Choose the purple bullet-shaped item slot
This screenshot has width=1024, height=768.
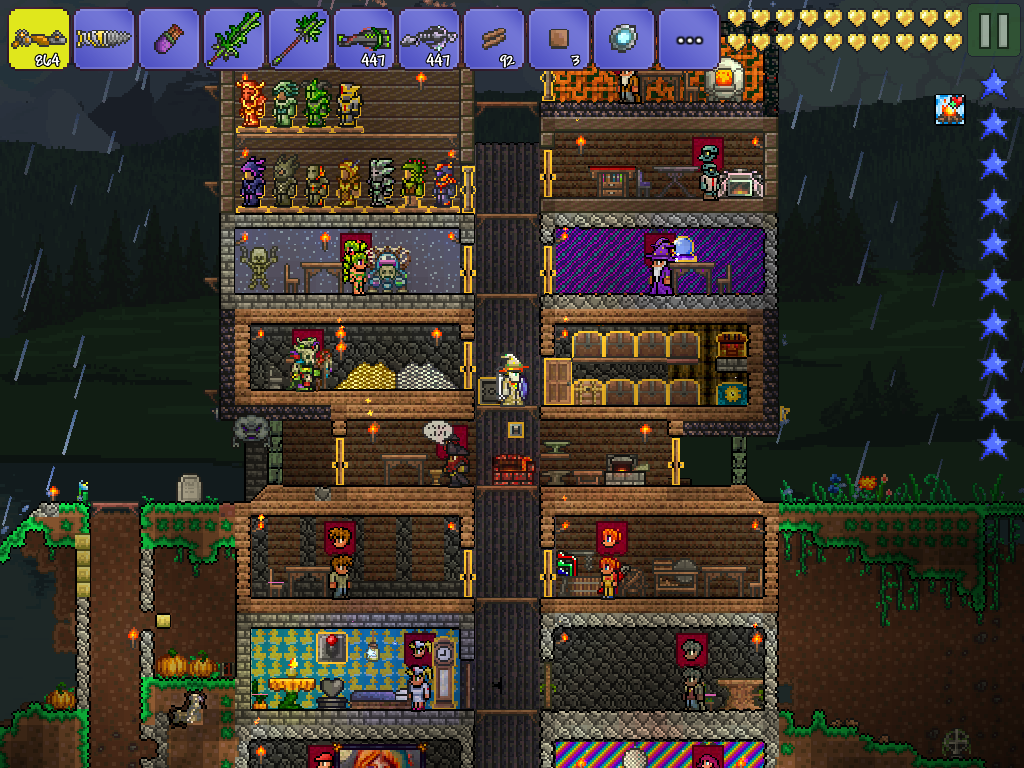(169, 39)
